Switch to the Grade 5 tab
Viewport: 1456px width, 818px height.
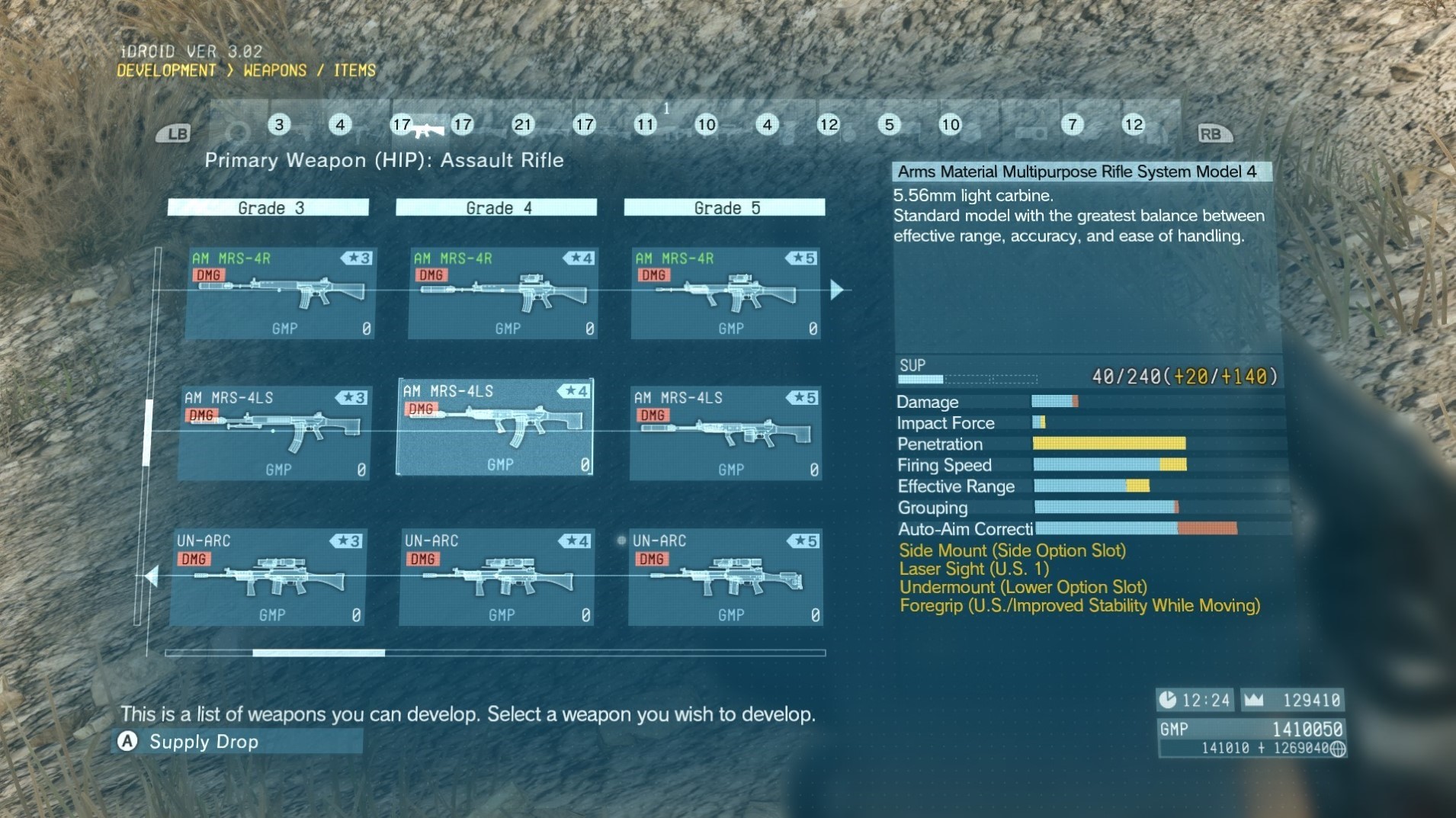[x=723, y=207]
